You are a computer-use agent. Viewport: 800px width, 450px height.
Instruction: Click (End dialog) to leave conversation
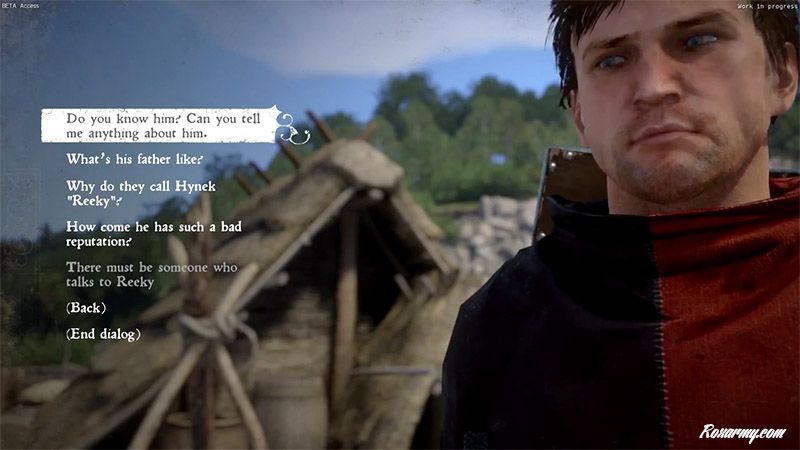coord(103,333)
